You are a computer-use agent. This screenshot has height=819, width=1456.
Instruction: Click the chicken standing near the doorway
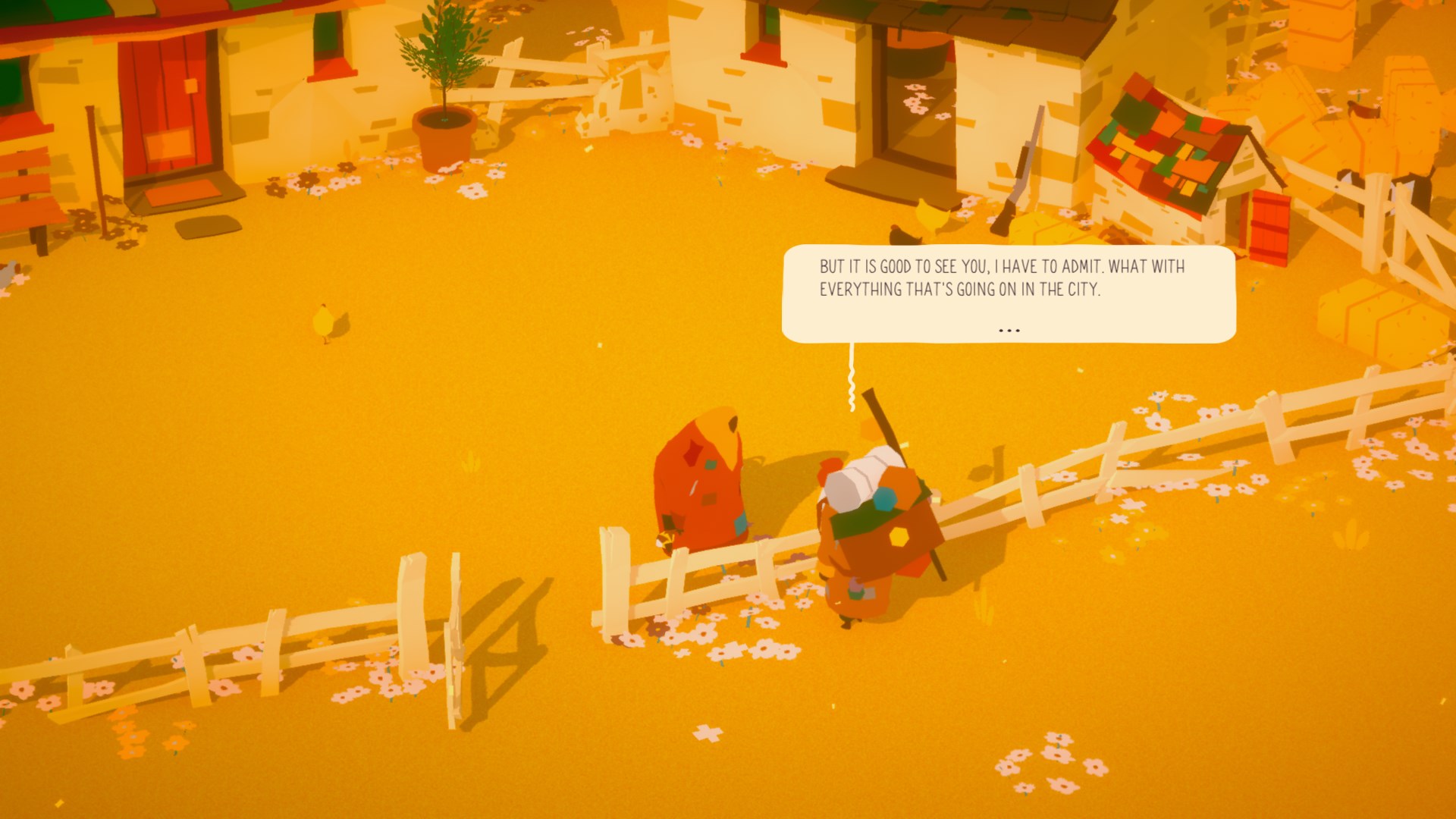click(x=927, y=215)
